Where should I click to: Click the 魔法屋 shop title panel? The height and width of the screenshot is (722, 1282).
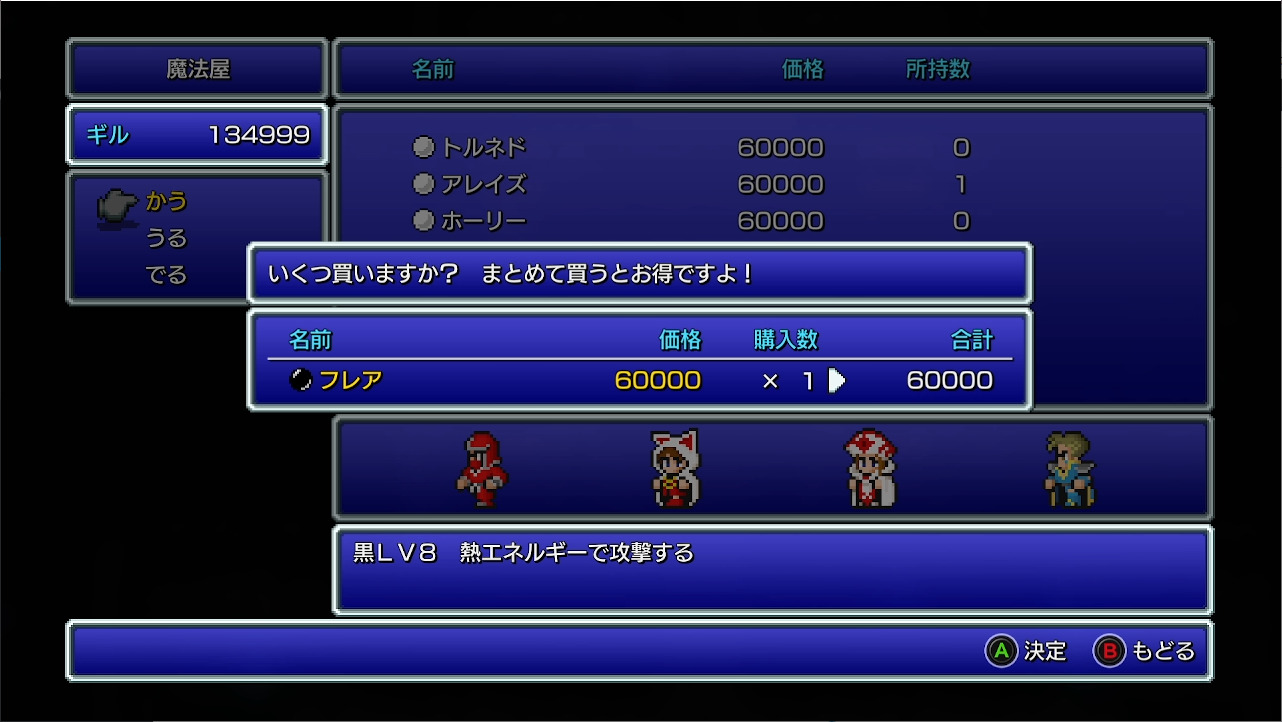point(196,68)
